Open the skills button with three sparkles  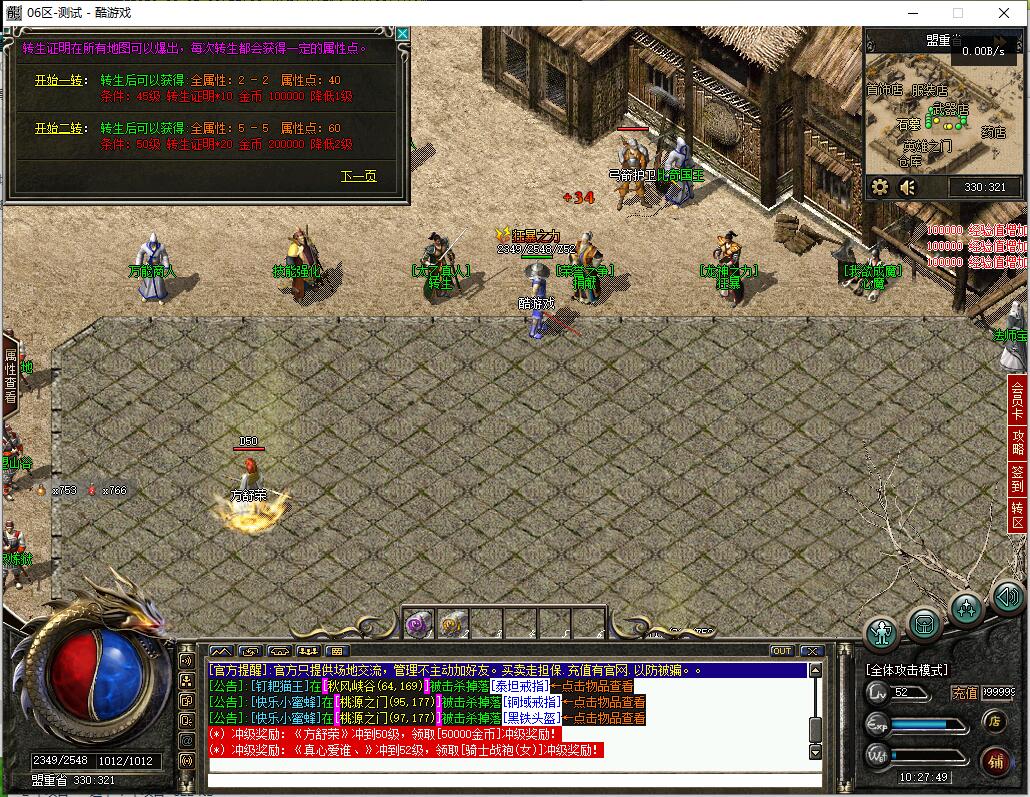tap(966, 609)
